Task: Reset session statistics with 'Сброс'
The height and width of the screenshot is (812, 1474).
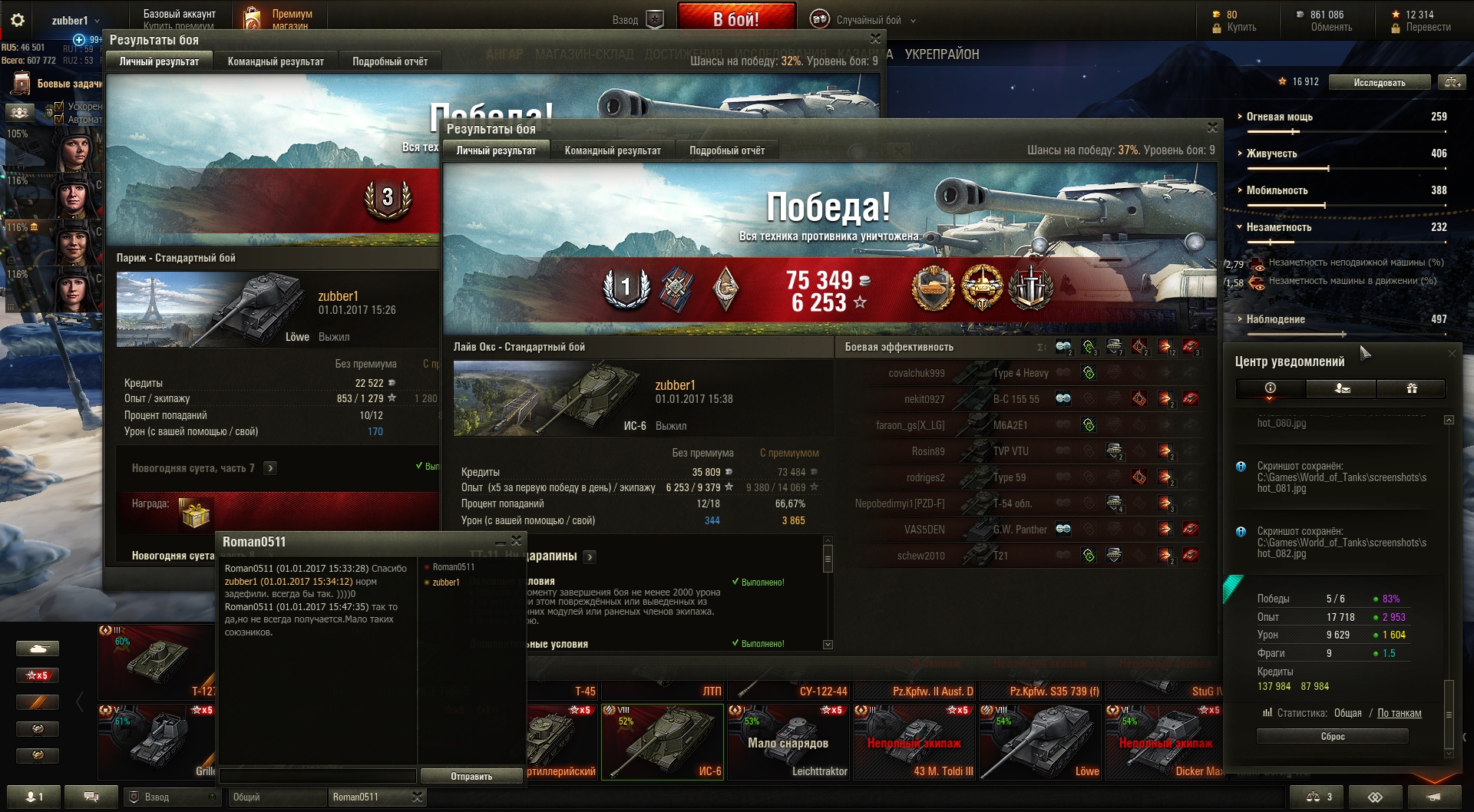Action: click(x=1332, y=736)
